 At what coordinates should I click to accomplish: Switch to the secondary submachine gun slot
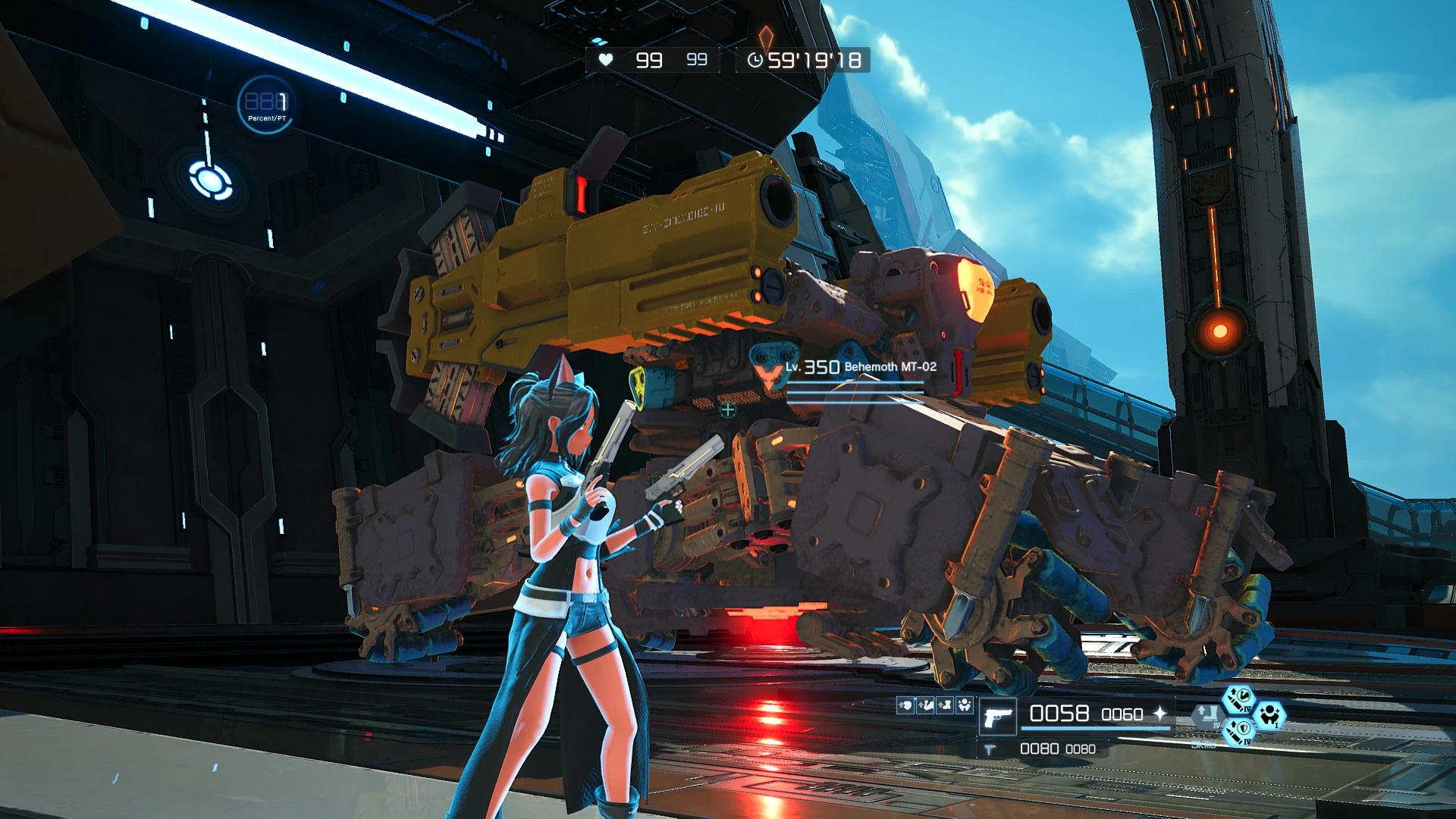989,749
